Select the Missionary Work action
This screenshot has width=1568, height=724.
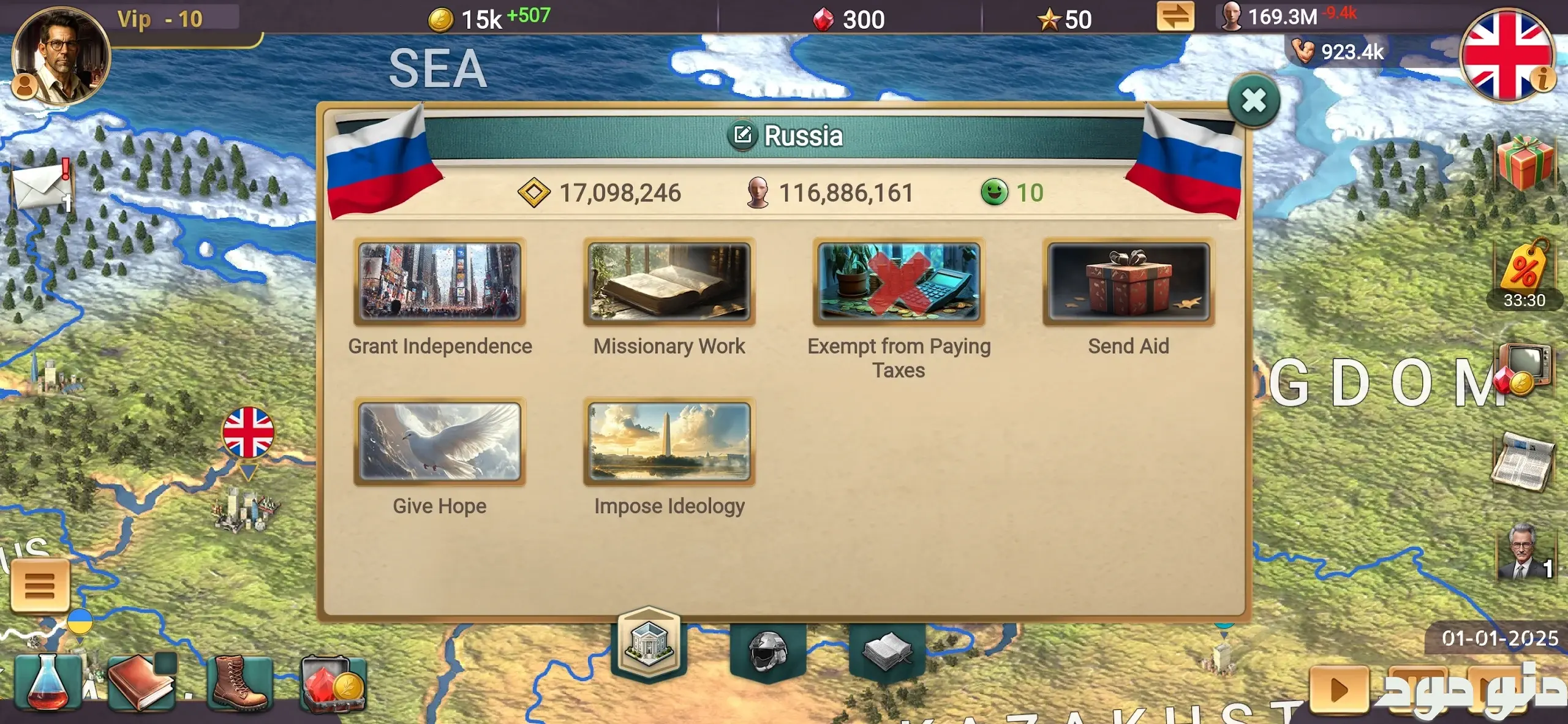[x=669, y=282]
